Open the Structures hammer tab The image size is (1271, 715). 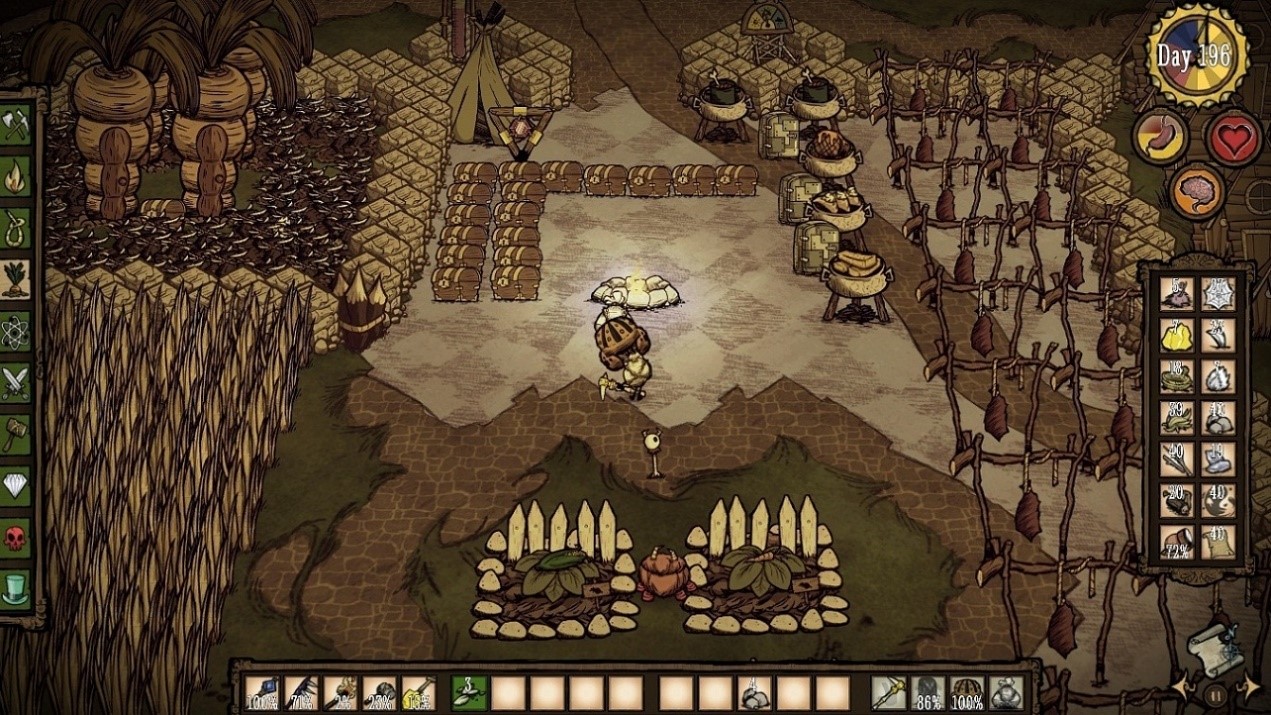[16, 434]
